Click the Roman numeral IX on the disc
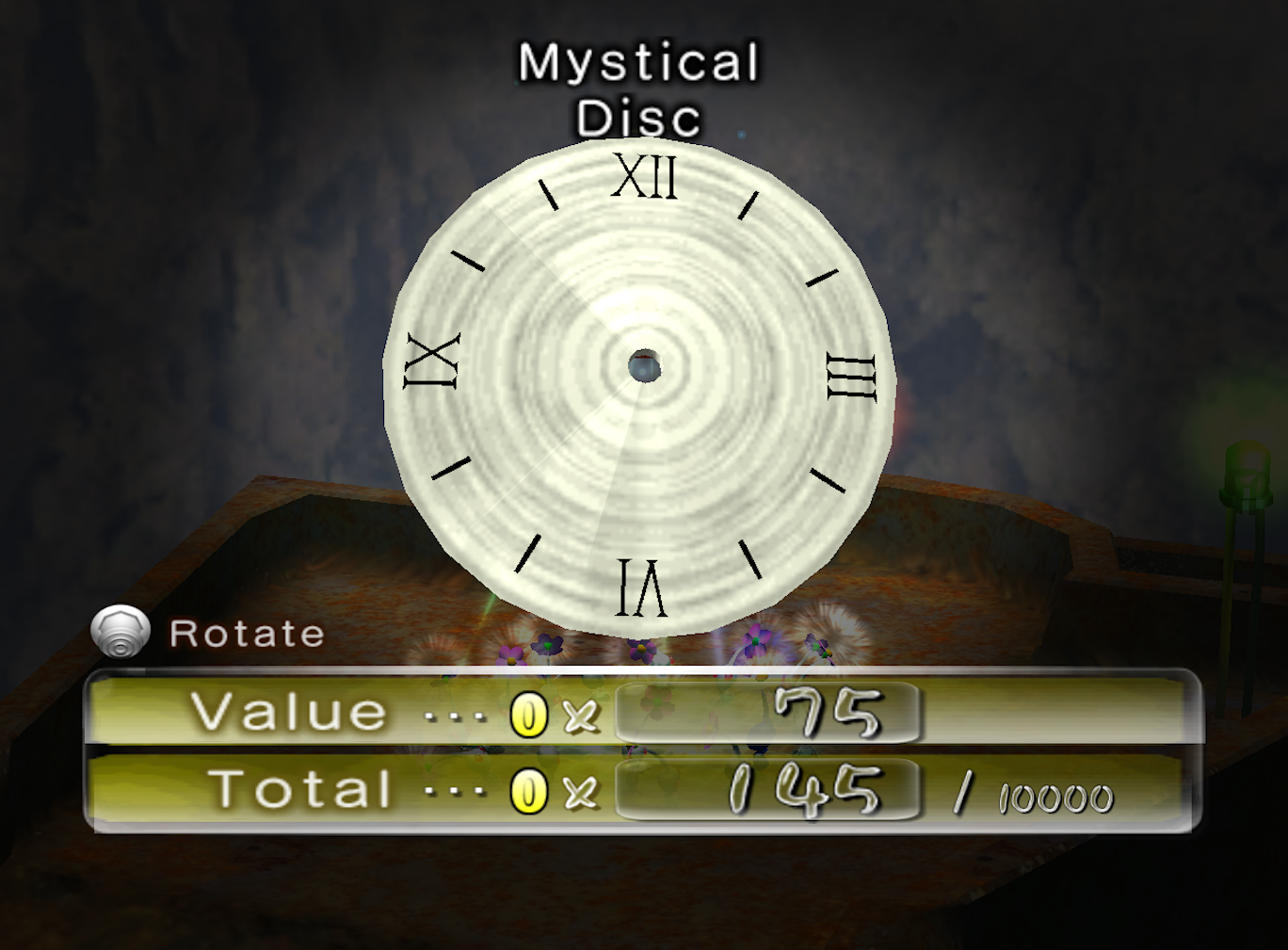Viewport: 1288px width, 950px height. click(432, 362)
